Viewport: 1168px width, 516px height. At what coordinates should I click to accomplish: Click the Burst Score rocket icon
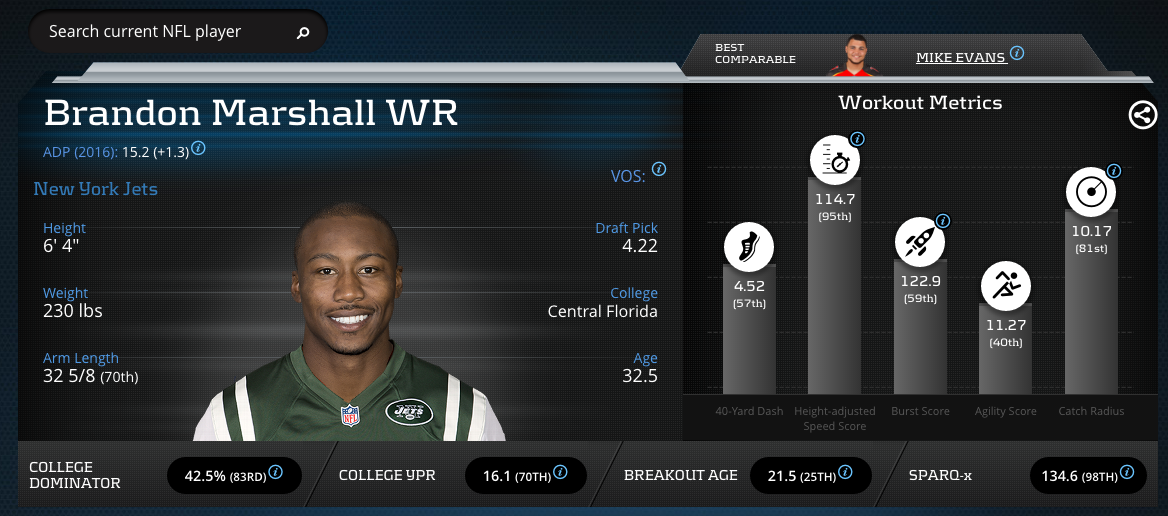[919, 241]
